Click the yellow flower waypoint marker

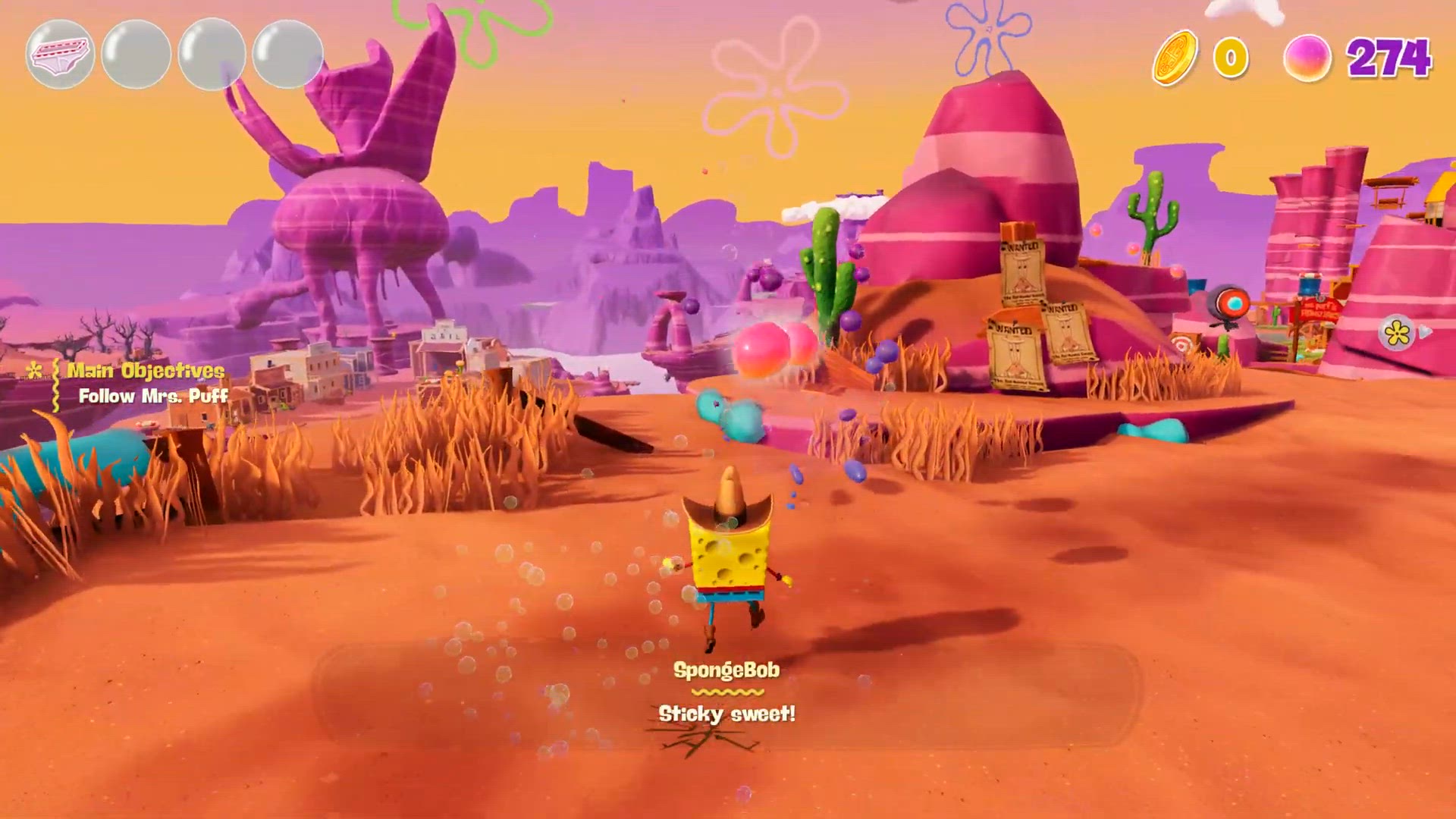click(1397, 332)
